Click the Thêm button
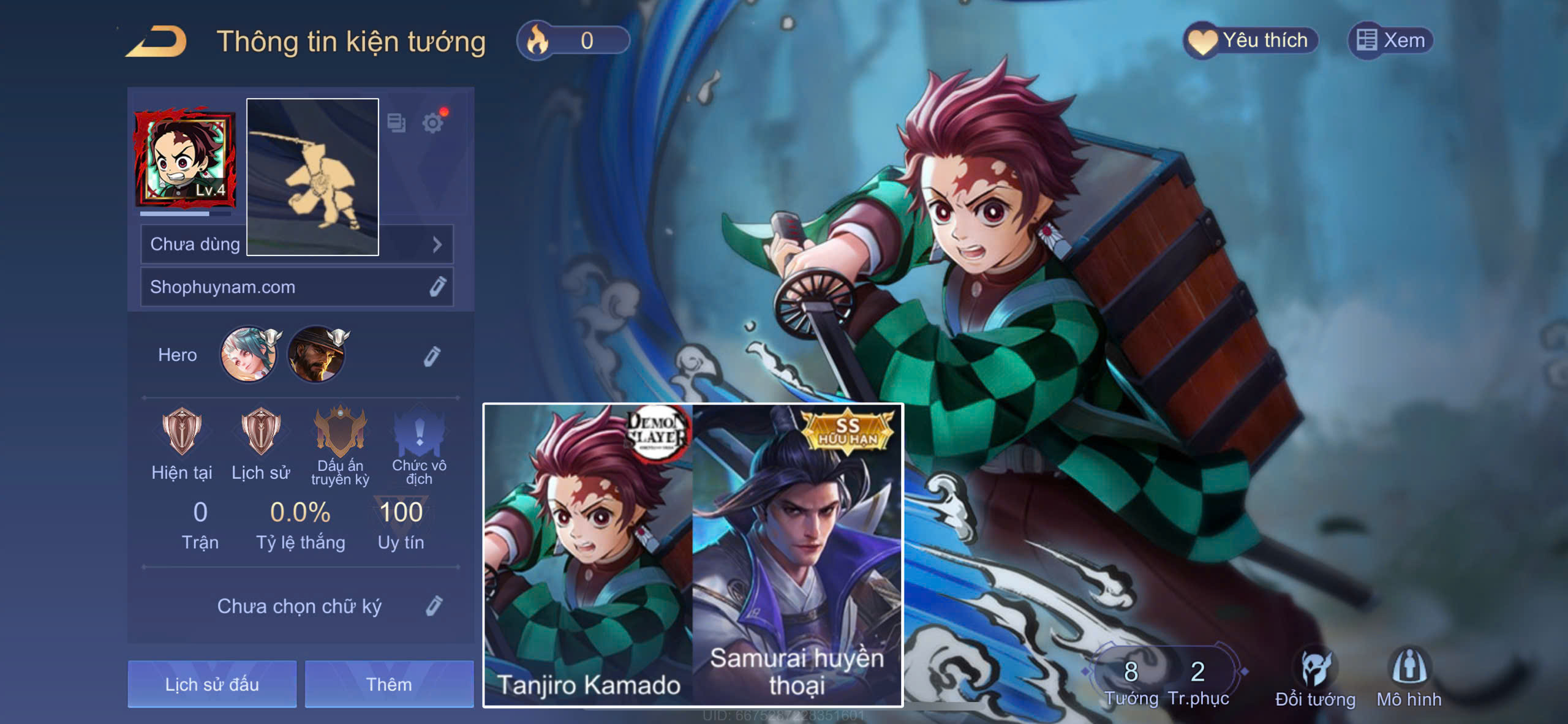This screenshot has height=724, width=1568. tap(389, 684)
